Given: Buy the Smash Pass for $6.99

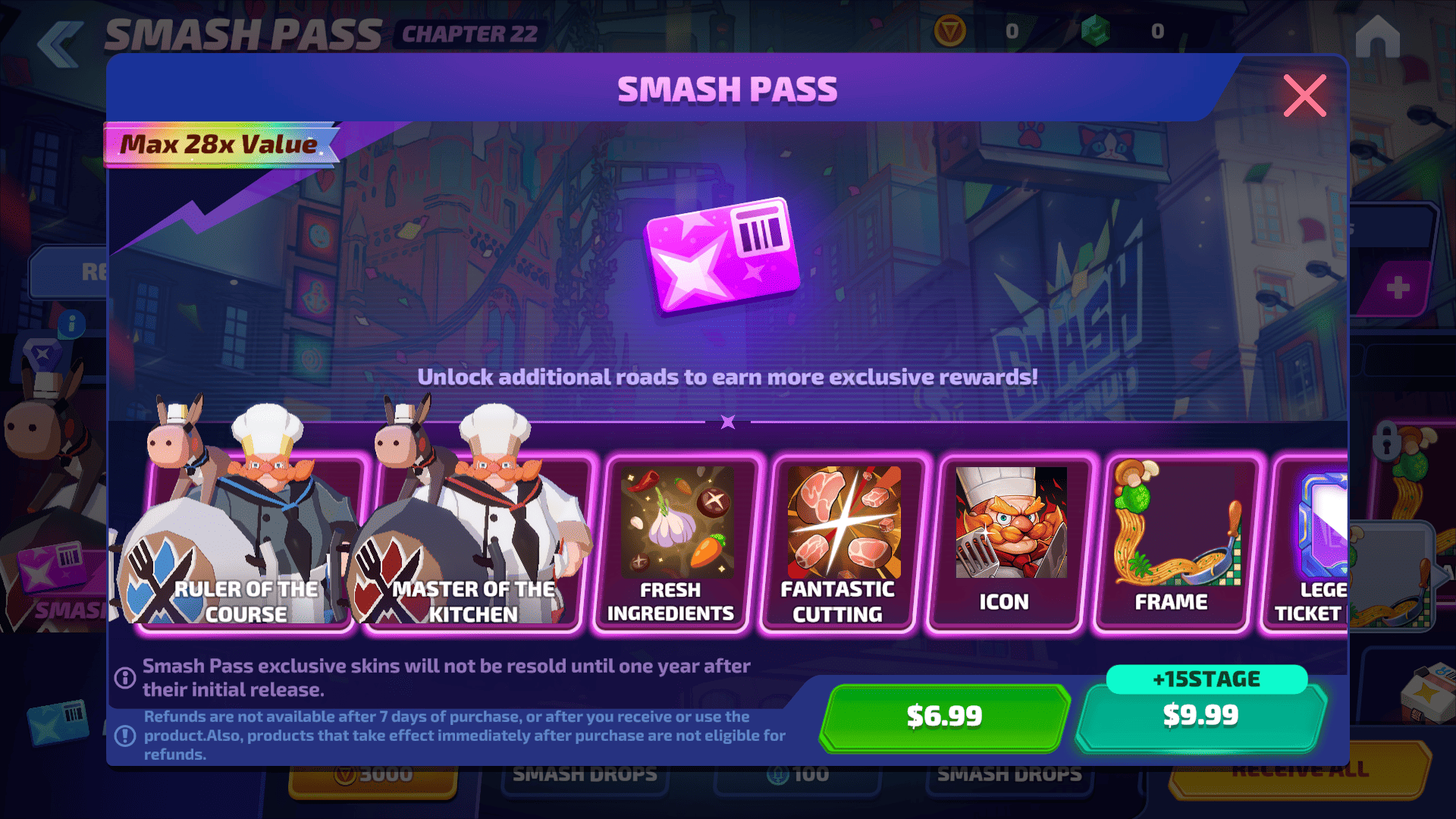Looking at the screenshot, I should [x=944, y=717].
